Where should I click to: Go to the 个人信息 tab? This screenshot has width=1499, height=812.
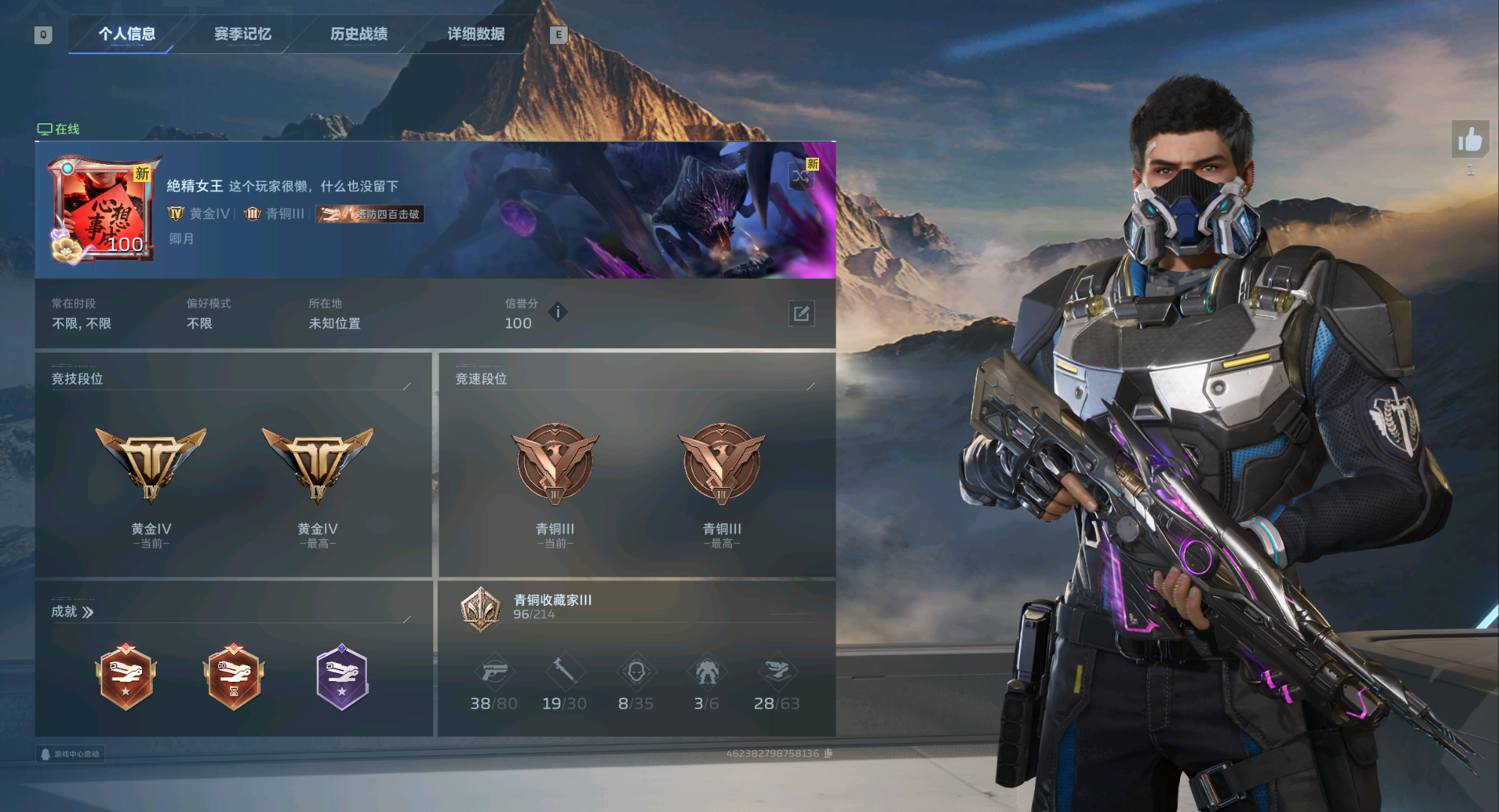[x=126, y=34]
